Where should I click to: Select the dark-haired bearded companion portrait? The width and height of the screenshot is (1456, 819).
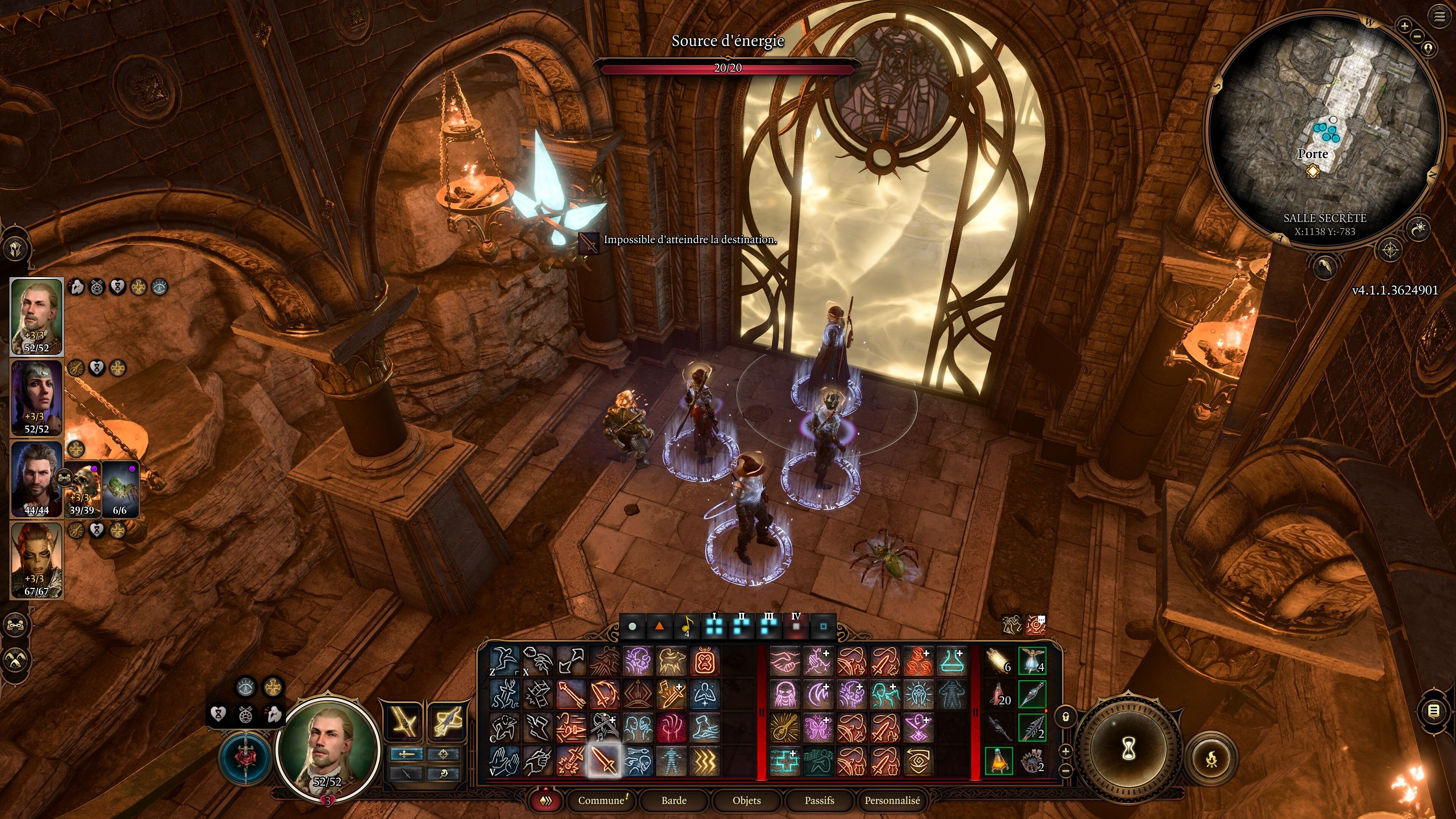click(x=36, y=478)
